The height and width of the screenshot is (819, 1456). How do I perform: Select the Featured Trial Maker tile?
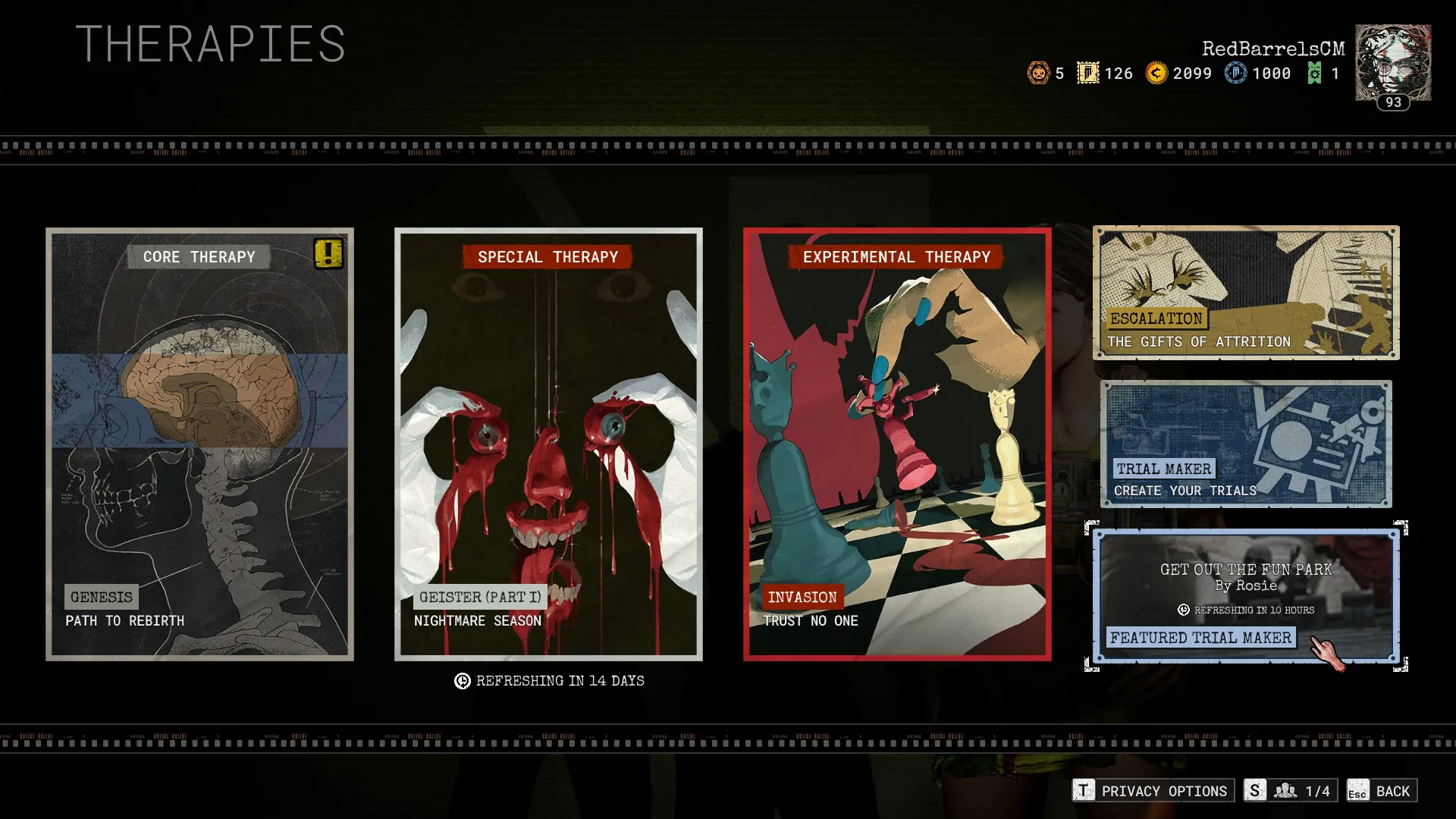tap(1246, 596)
